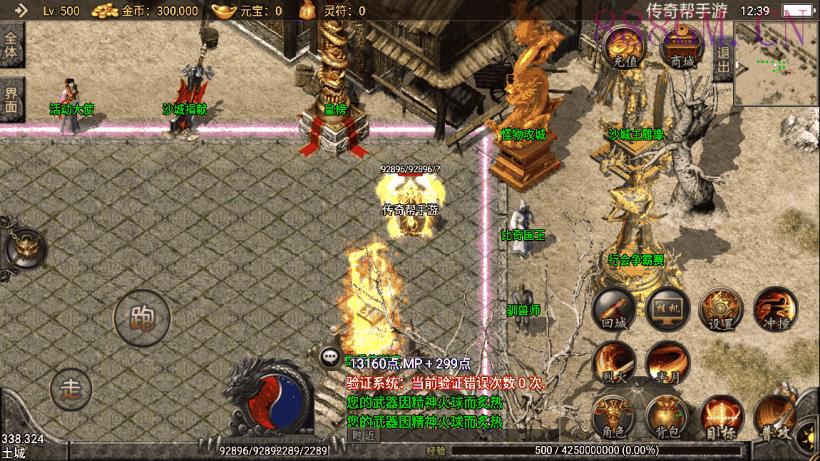Tap the 退出 exit button
This screenshot has width=820, height=461.
click(x=724, y=58)
